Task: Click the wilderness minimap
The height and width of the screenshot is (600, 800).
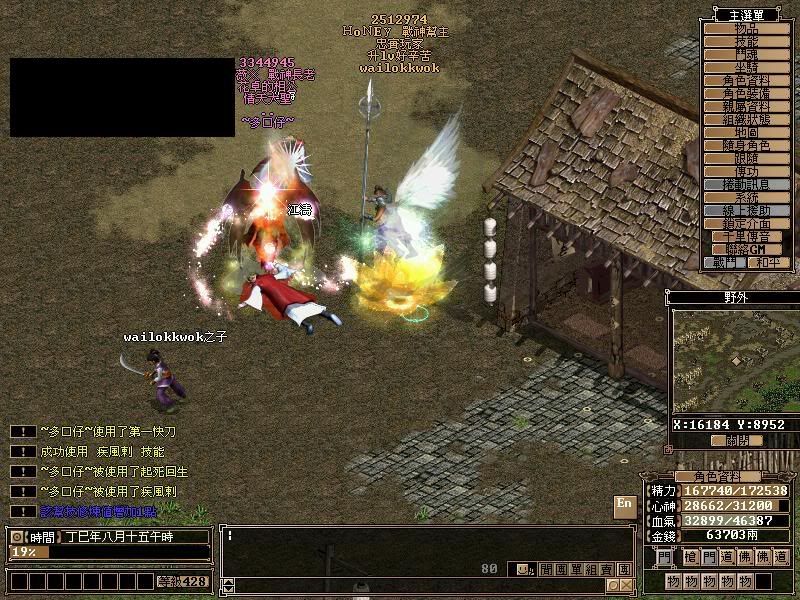Action: (x=735, y=362)
